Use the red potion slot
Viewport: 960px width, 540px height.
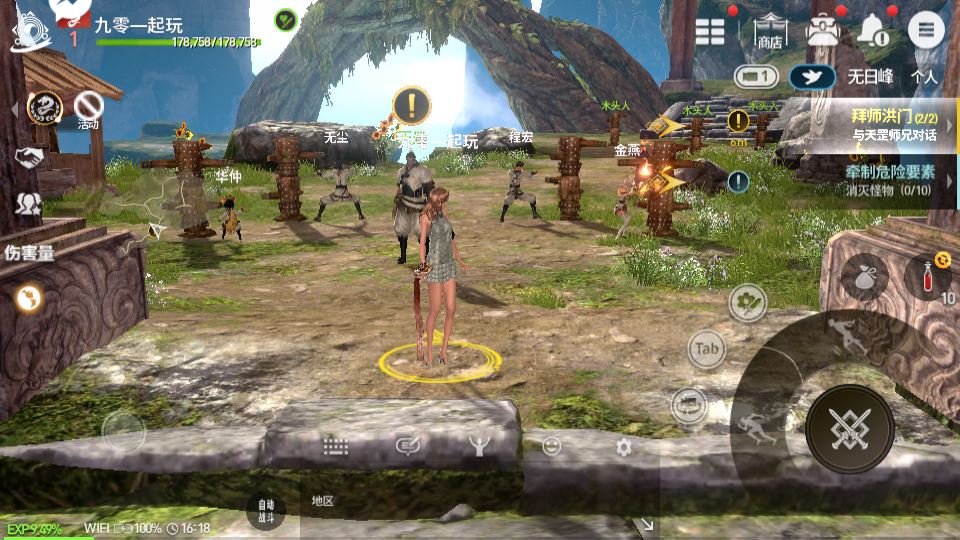(x=930, y=276)
